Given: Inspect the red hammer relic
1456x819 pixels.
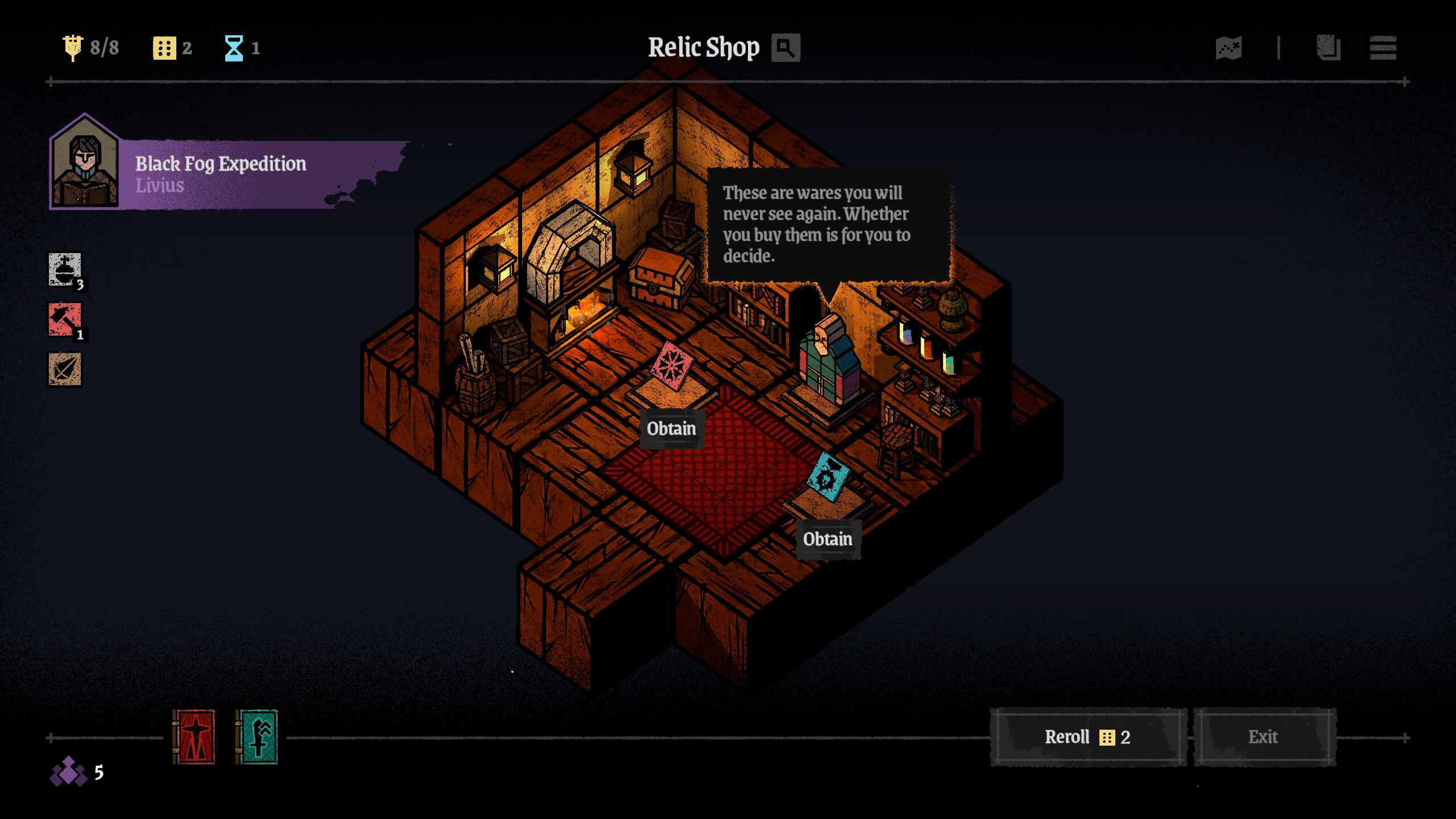Looking at the screenshot, I should [x=65, y=320].
